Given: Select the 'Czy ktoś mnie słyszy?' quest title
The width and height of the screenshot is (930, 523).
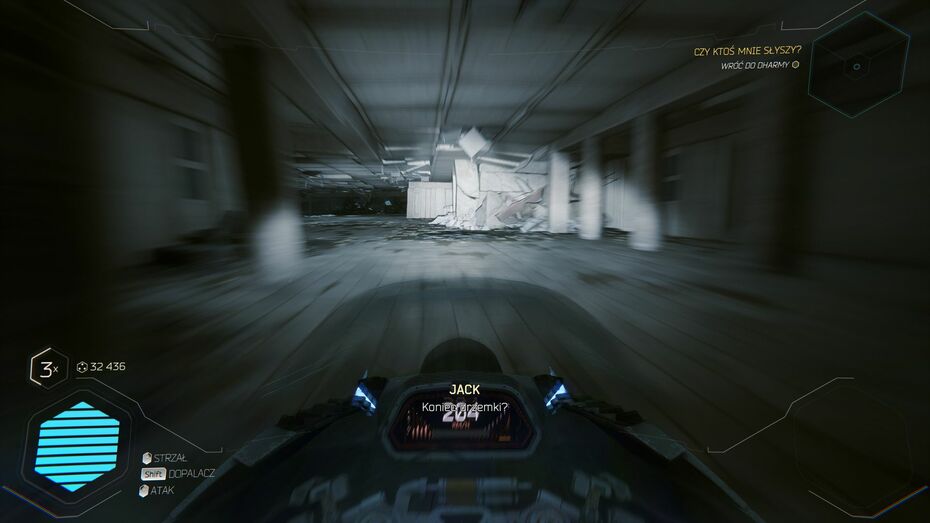Looking at the screenshot, I should [747, 50].
